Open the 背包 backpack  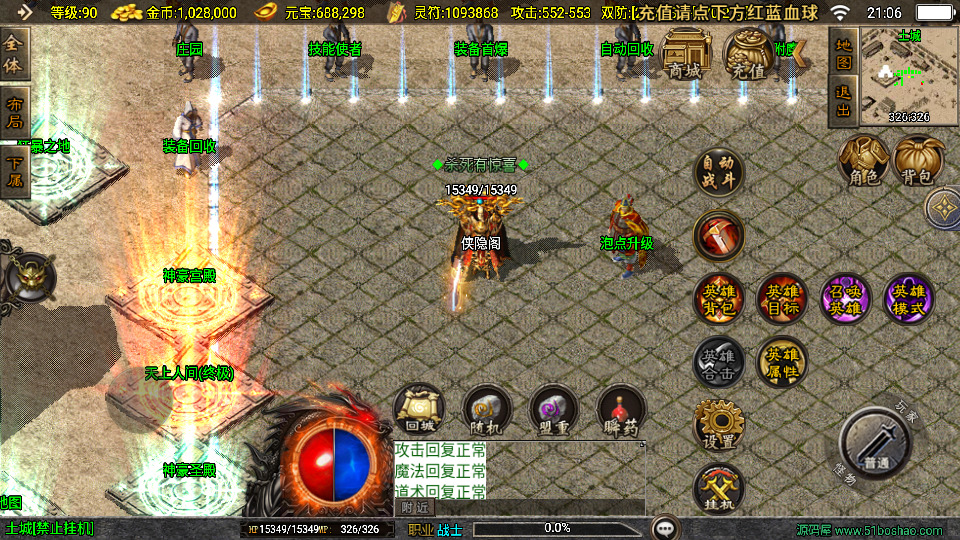click(919, 162)
